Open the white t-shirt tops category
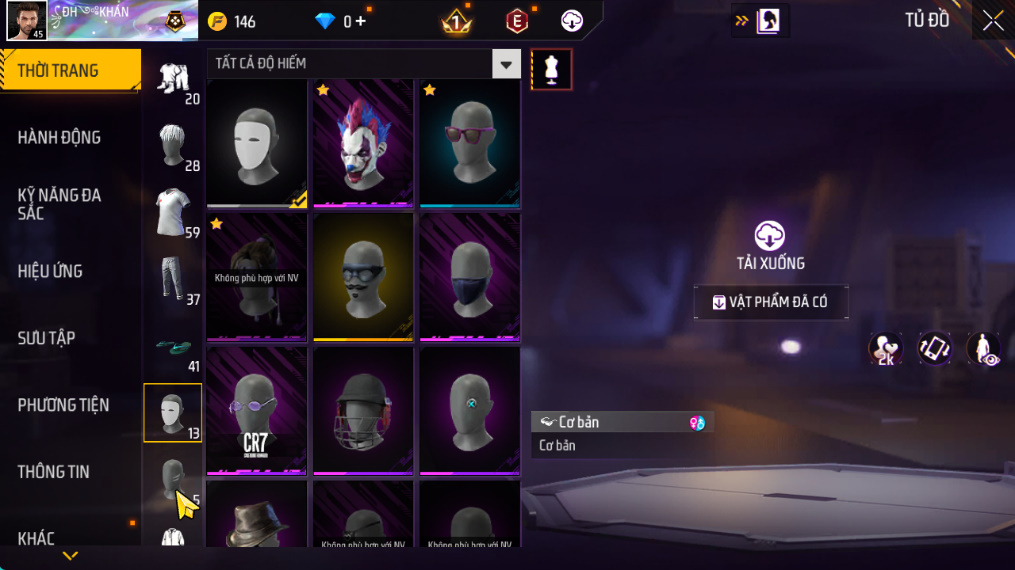The height and width of the screenshot is (570, 1015). point(172,211)
